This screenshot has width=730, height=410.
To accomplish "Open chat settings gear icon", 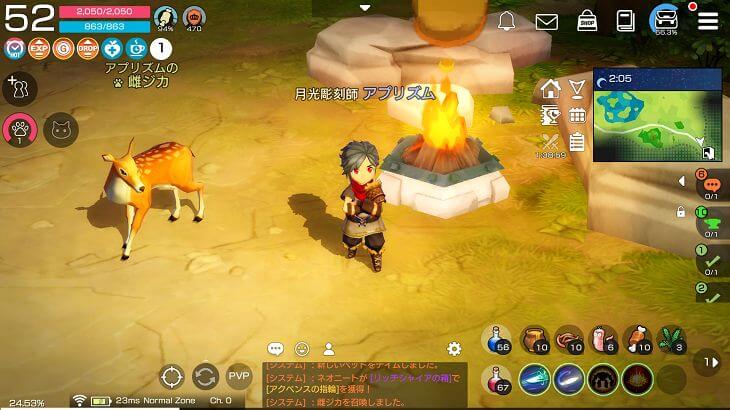I will [x=454, y=349].
